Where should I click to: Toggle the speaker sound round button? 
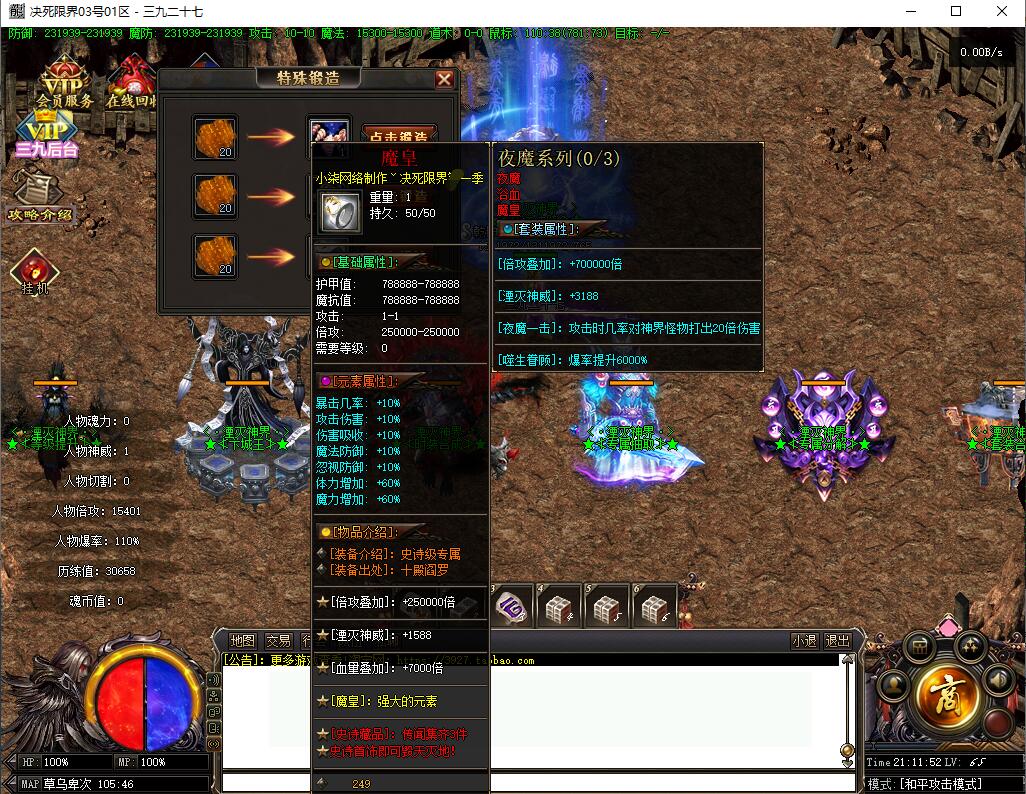(x=997, y=681)
